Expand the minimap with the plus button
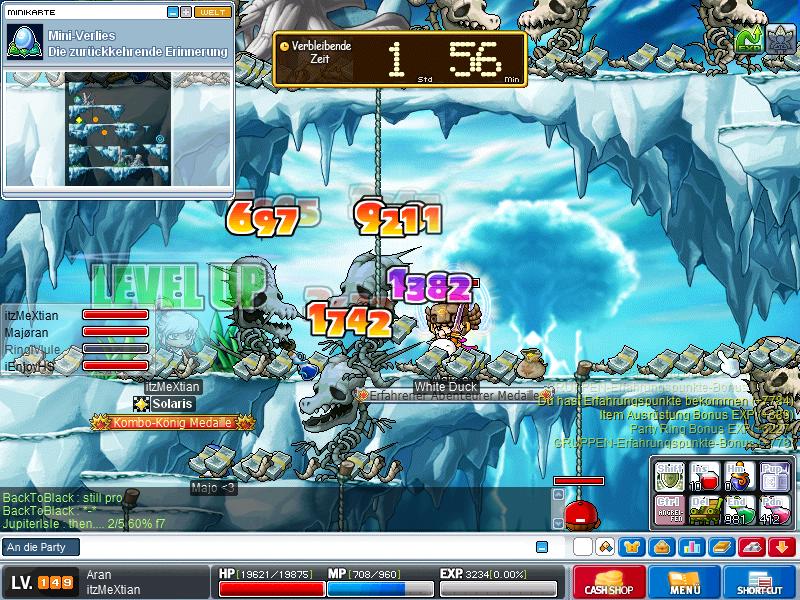 click(185, 12)
